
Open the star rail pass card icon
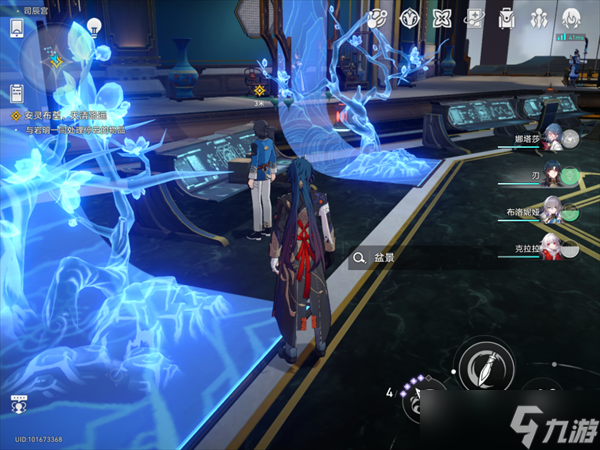[474, 18]
